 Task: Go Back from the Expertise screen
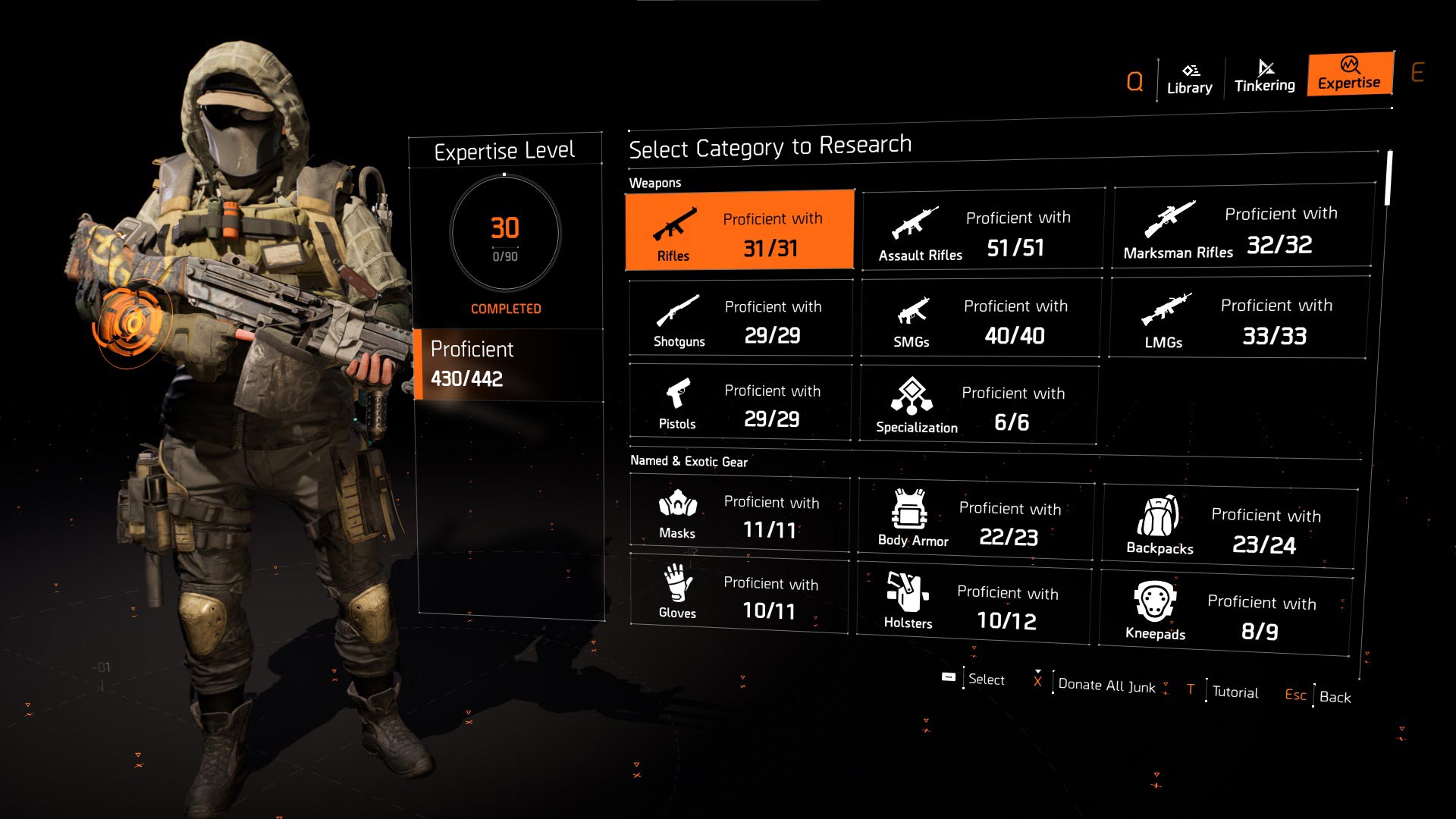(1334, 697)
